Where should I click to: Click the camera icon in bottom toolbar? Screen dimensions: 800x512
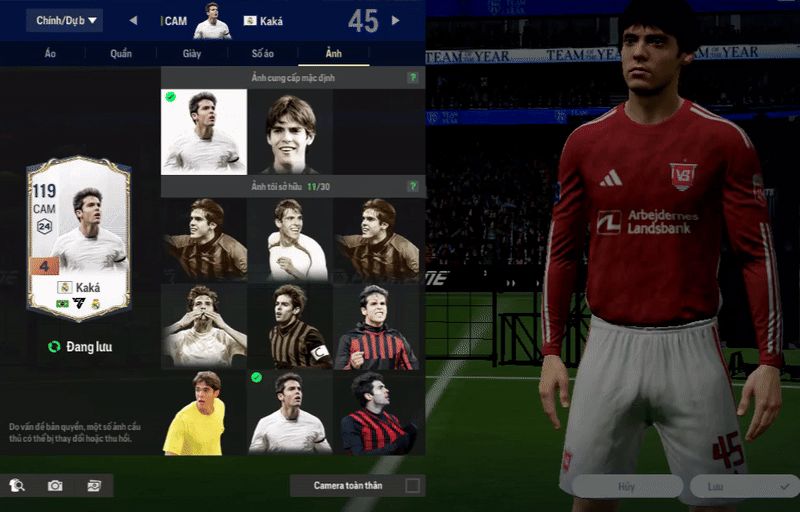coord(55,486)
